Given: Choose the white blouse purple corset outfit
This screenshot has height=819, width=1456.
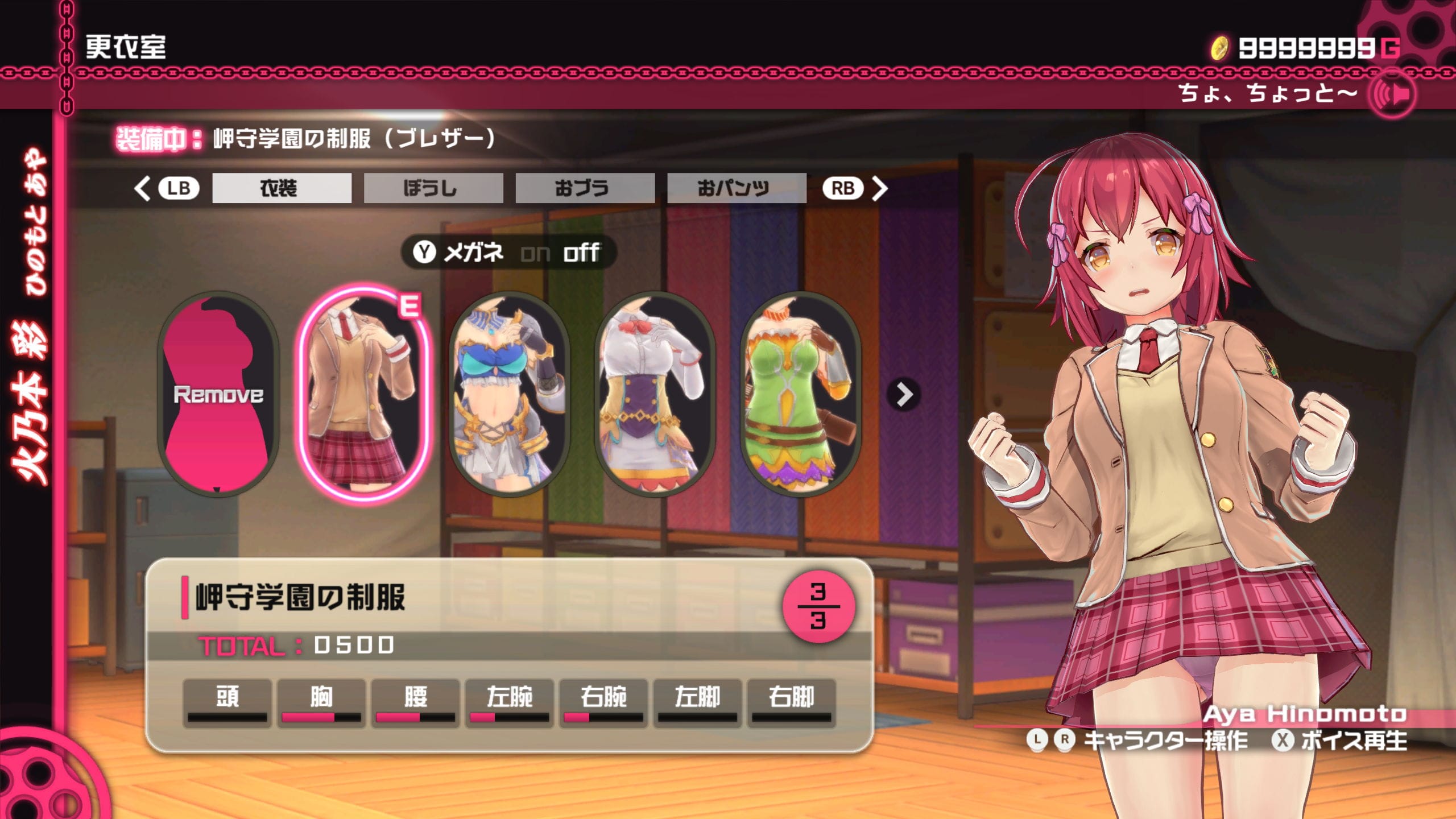Looking at the screenshot, I should (655, 394).
